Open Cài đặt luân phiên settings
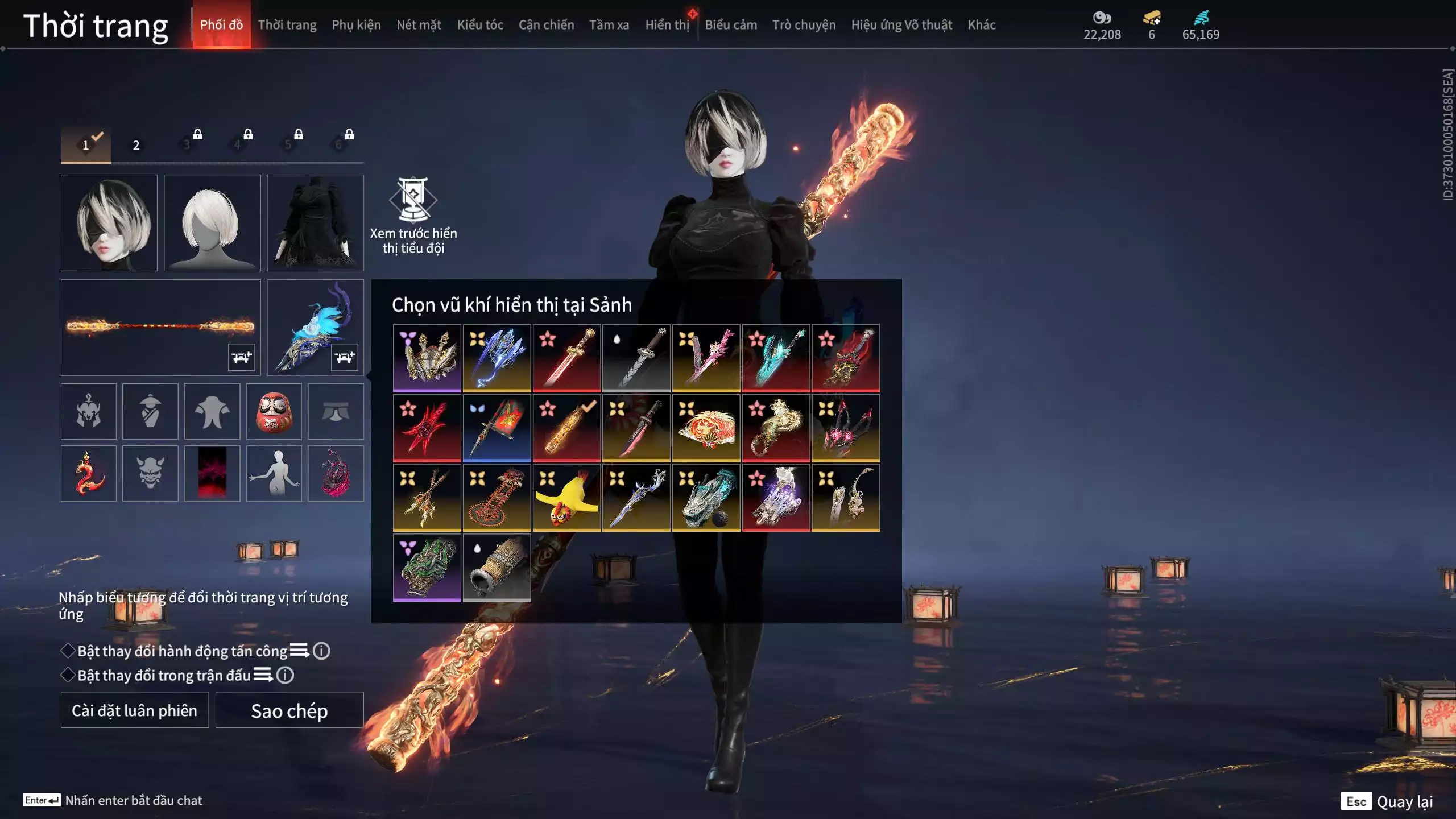The width and height of the screenshot is (1456, 819). (x=135, y=710)
